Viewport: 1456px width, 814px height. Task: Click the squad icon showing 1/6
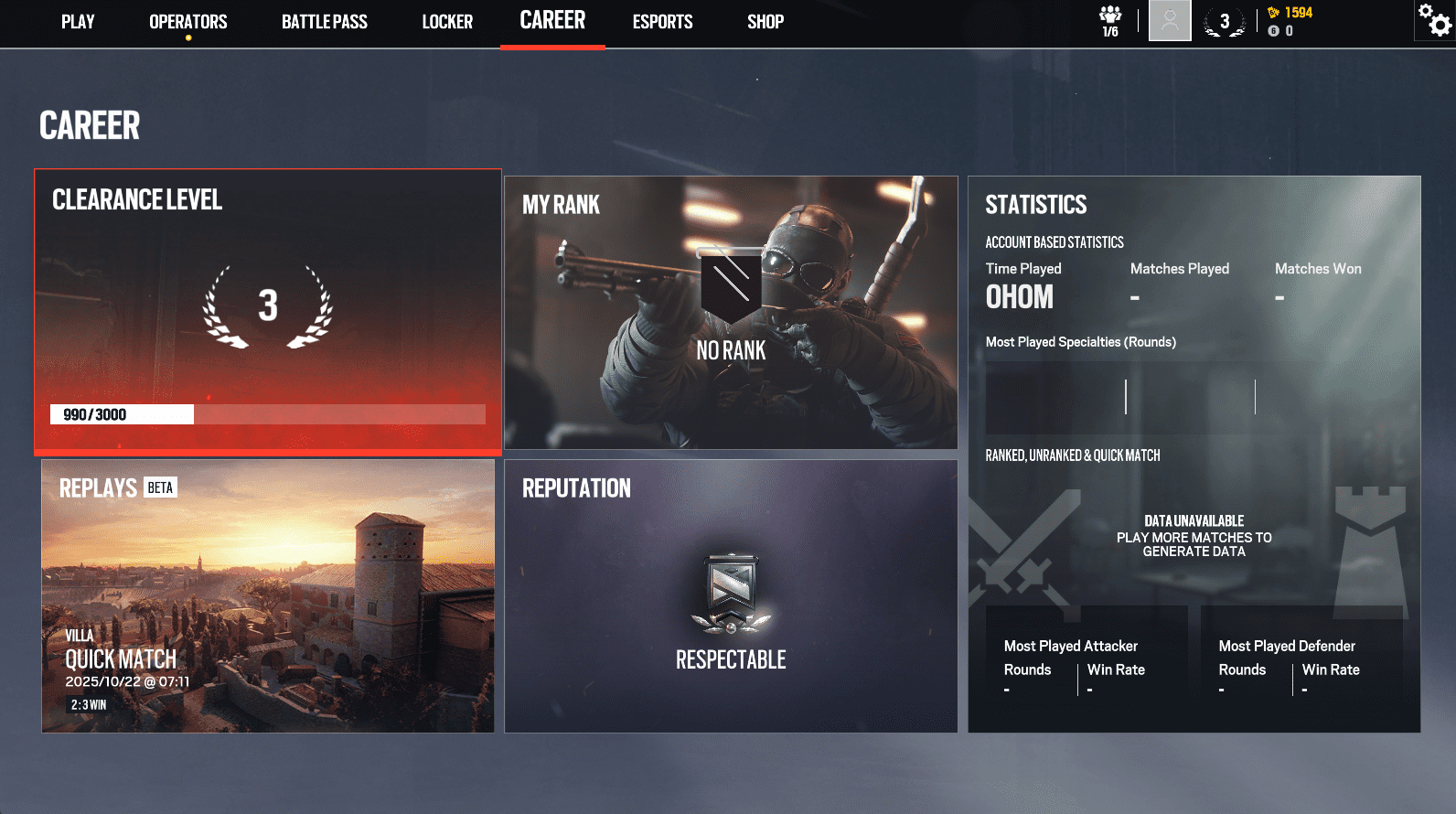tap(1109, 20)
